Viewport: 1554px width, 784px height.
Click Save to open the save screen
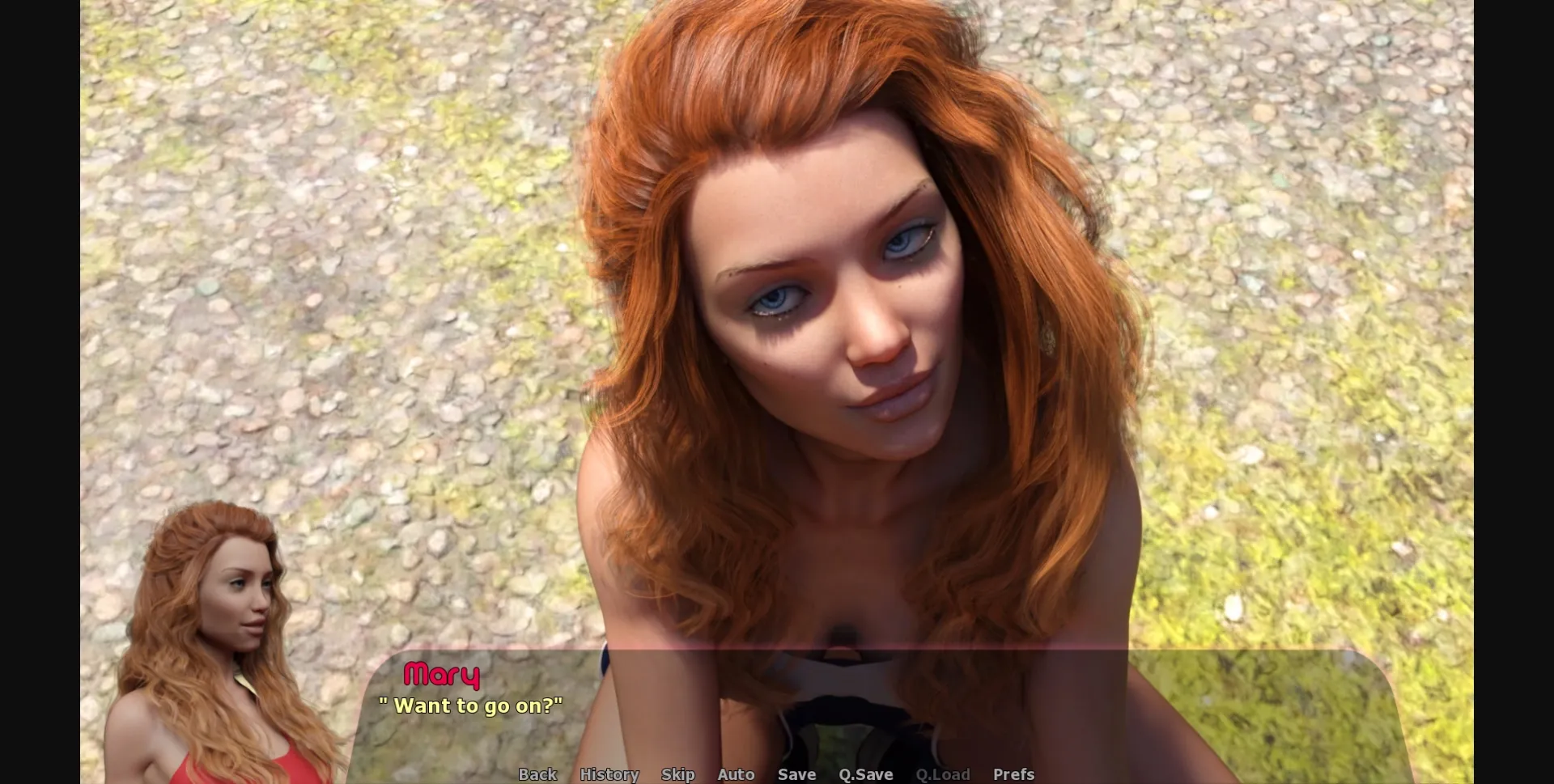796,774
